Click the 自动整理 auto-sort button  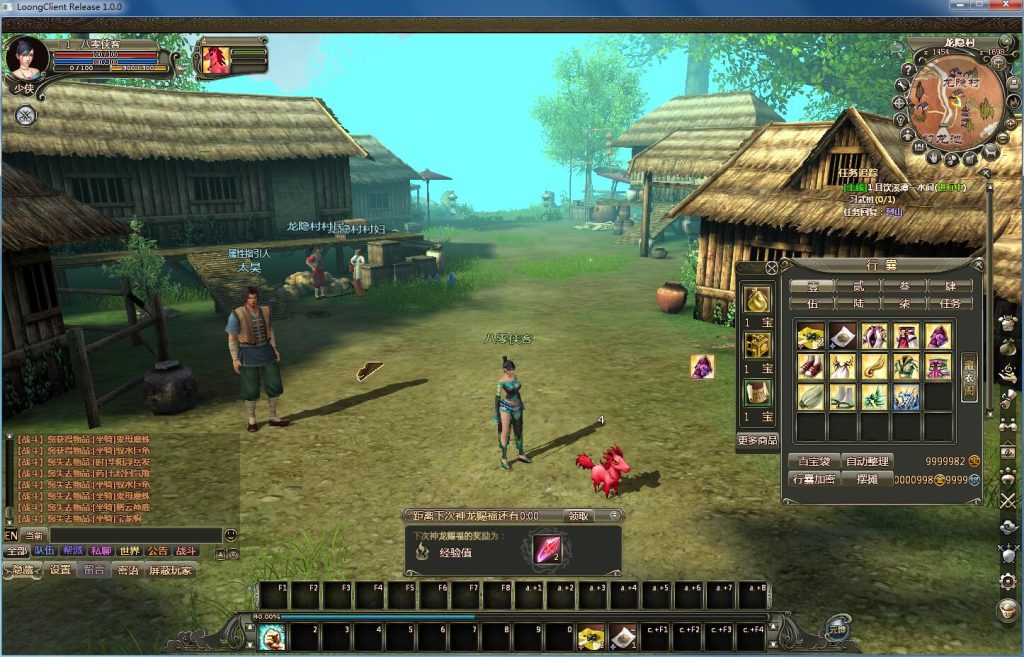pyautogui.click(x=867, y=461)
